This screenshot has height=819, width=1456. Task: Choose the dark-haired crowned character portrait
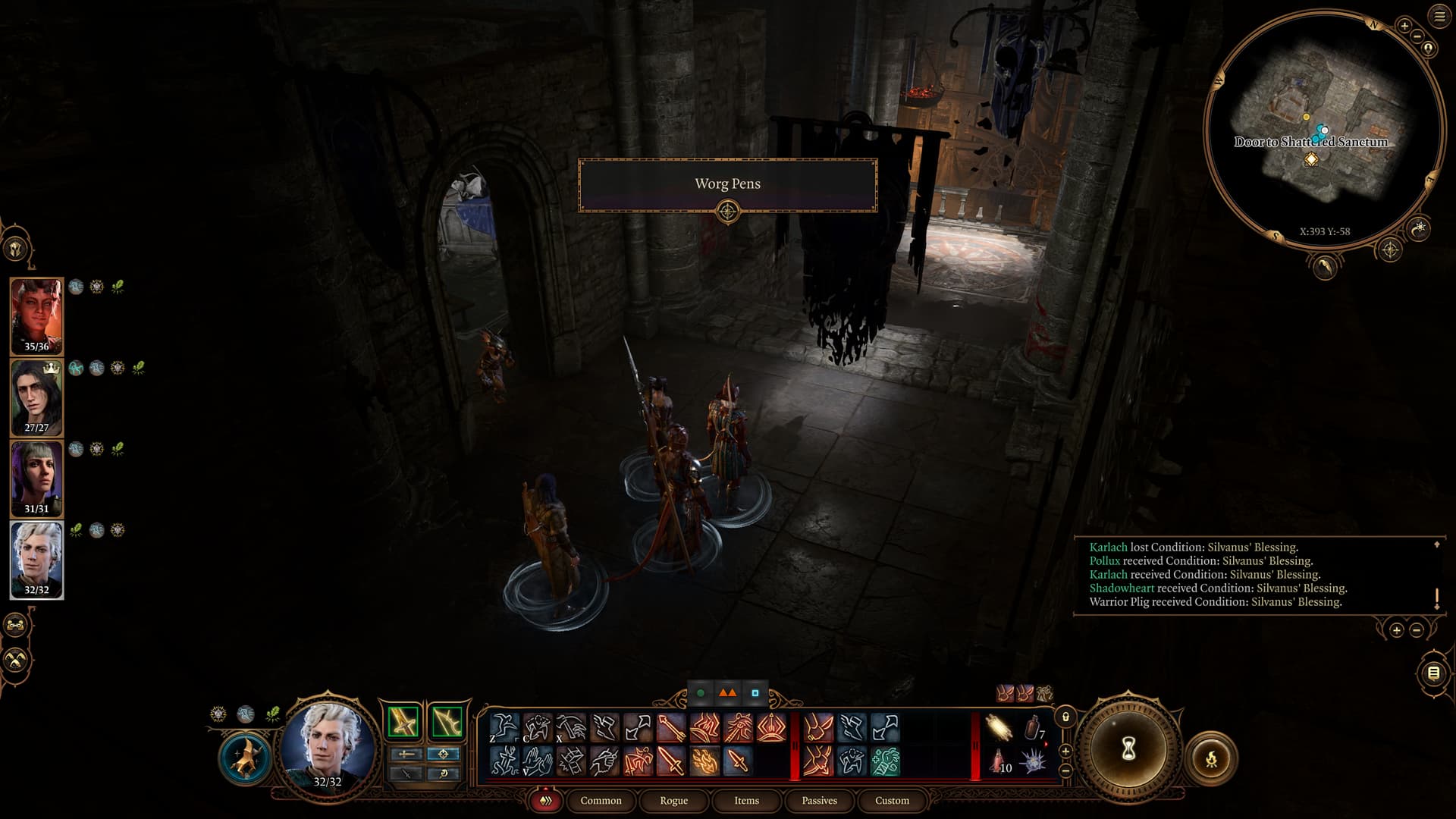36,397
